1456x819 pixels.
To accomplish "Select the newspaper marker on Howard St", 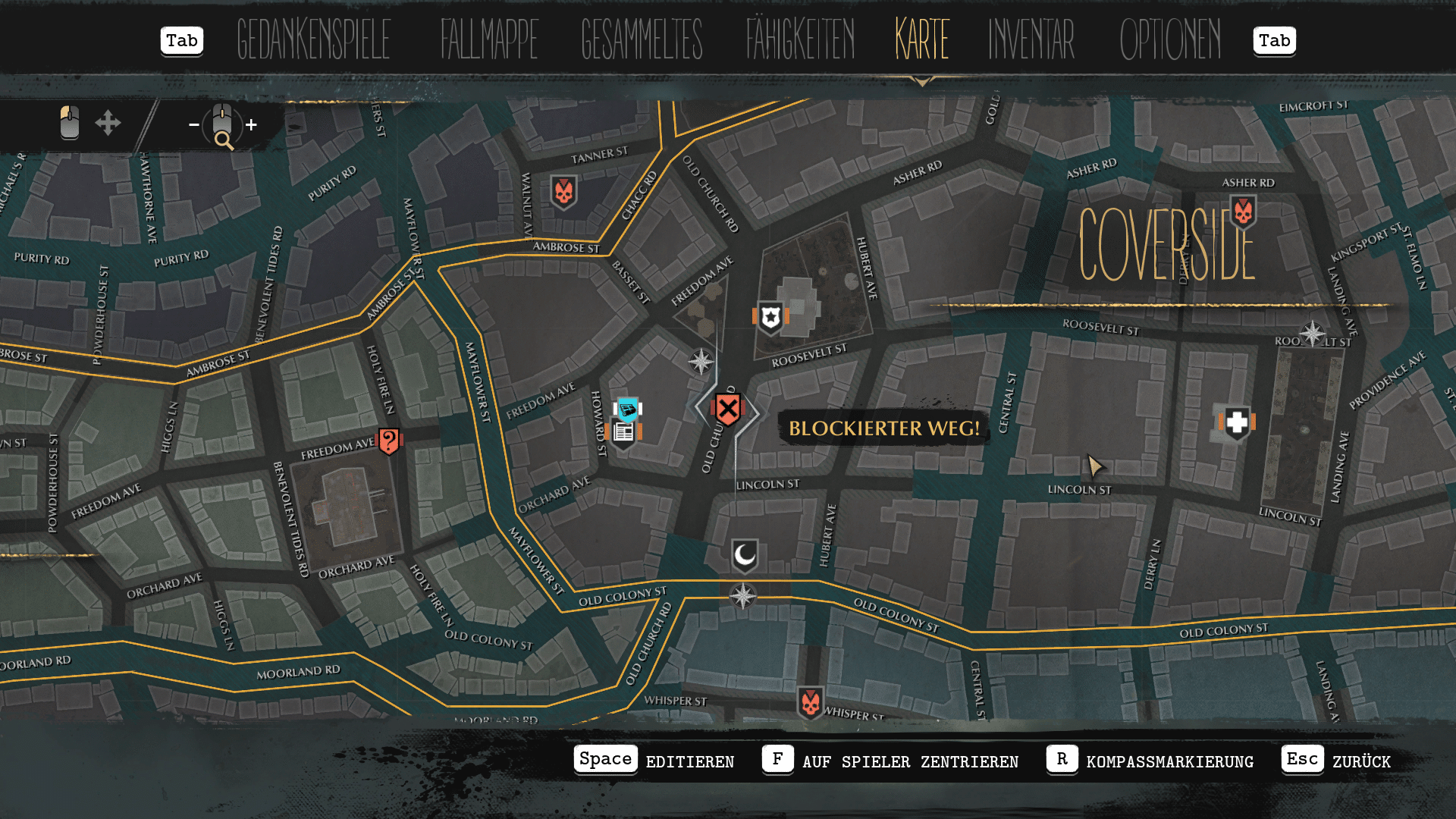I will [x=624, y=432].
